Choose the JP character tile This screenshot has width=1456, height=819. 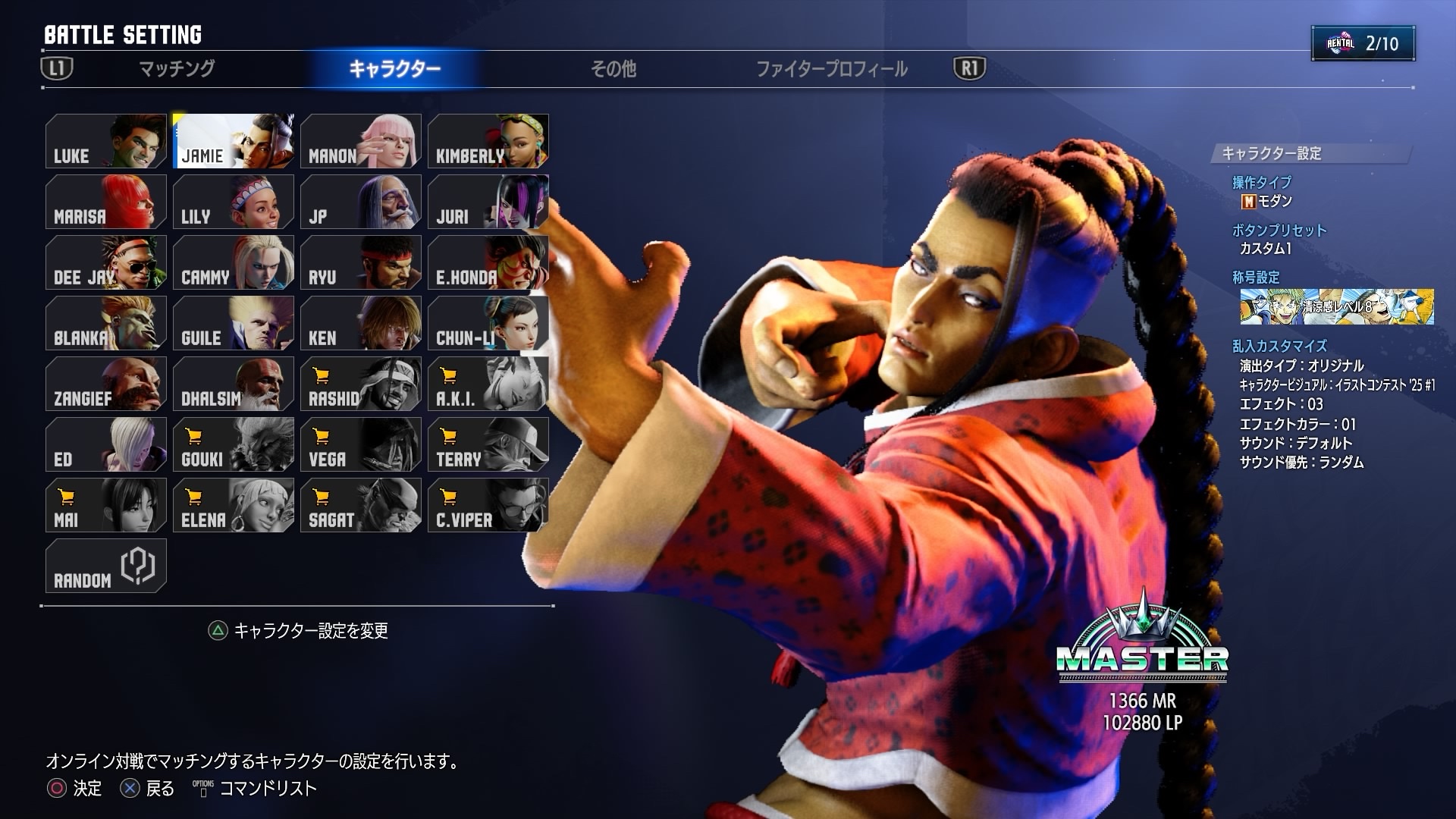pos(361,202)
